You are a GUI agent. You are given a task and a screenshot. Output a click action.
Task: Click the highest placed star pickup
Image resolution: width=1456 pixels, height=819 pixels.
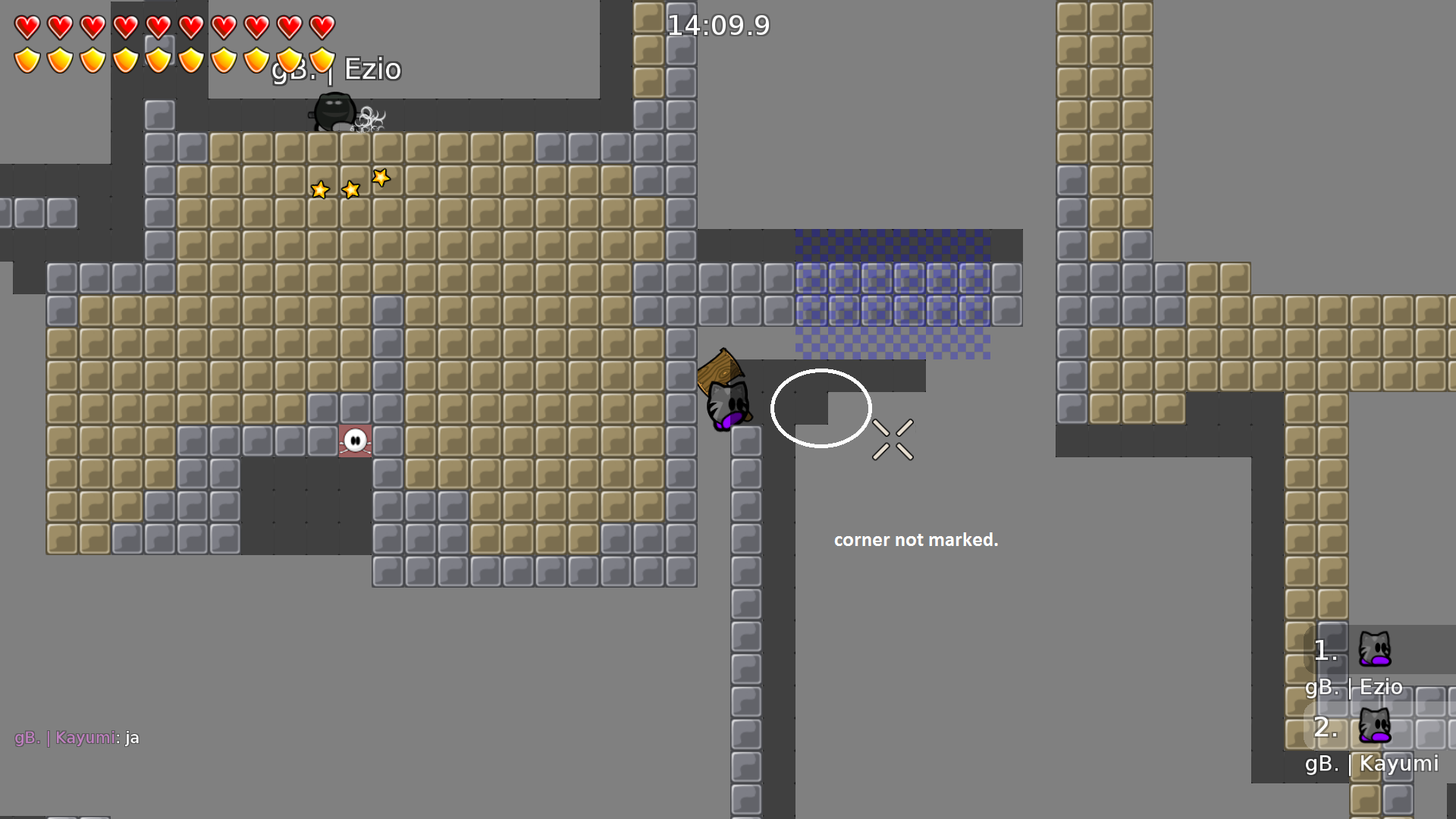point(381,177)
